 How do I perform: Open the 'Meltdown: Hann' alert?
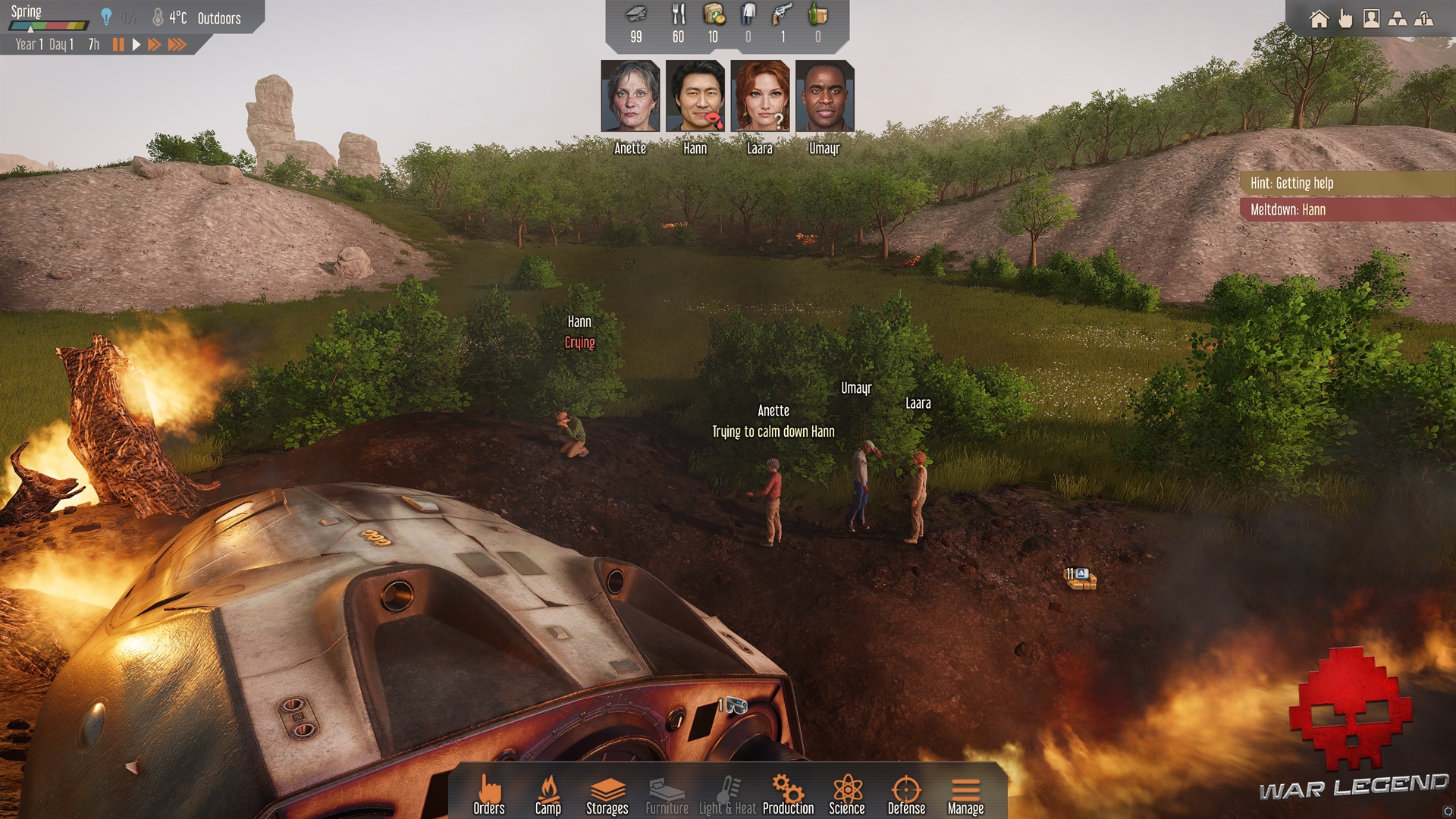pyautogui.click(x=1347, y=209)
